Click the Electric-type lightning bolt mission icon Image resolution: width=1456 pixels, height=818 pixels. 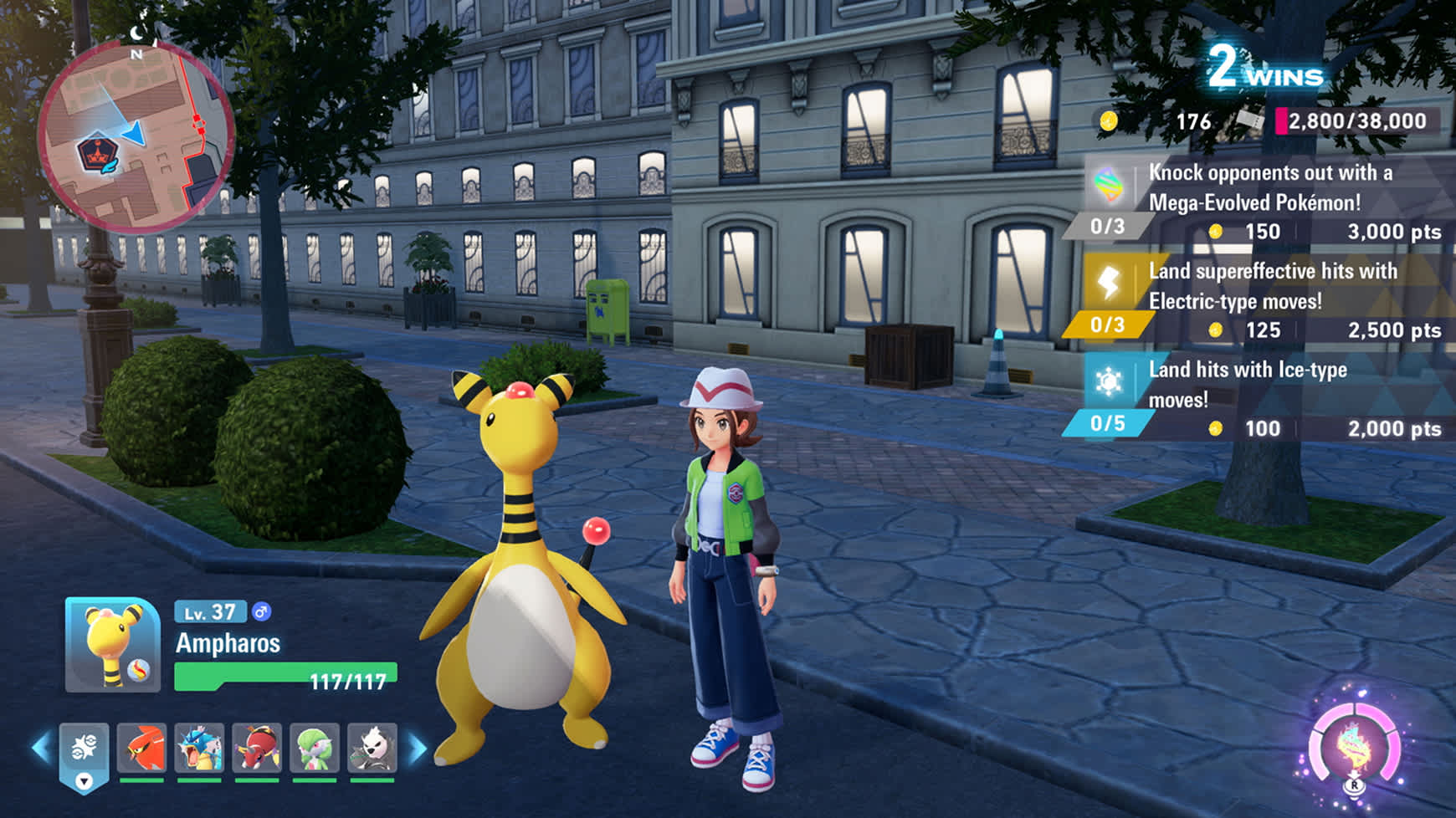tap(1109, 282)
